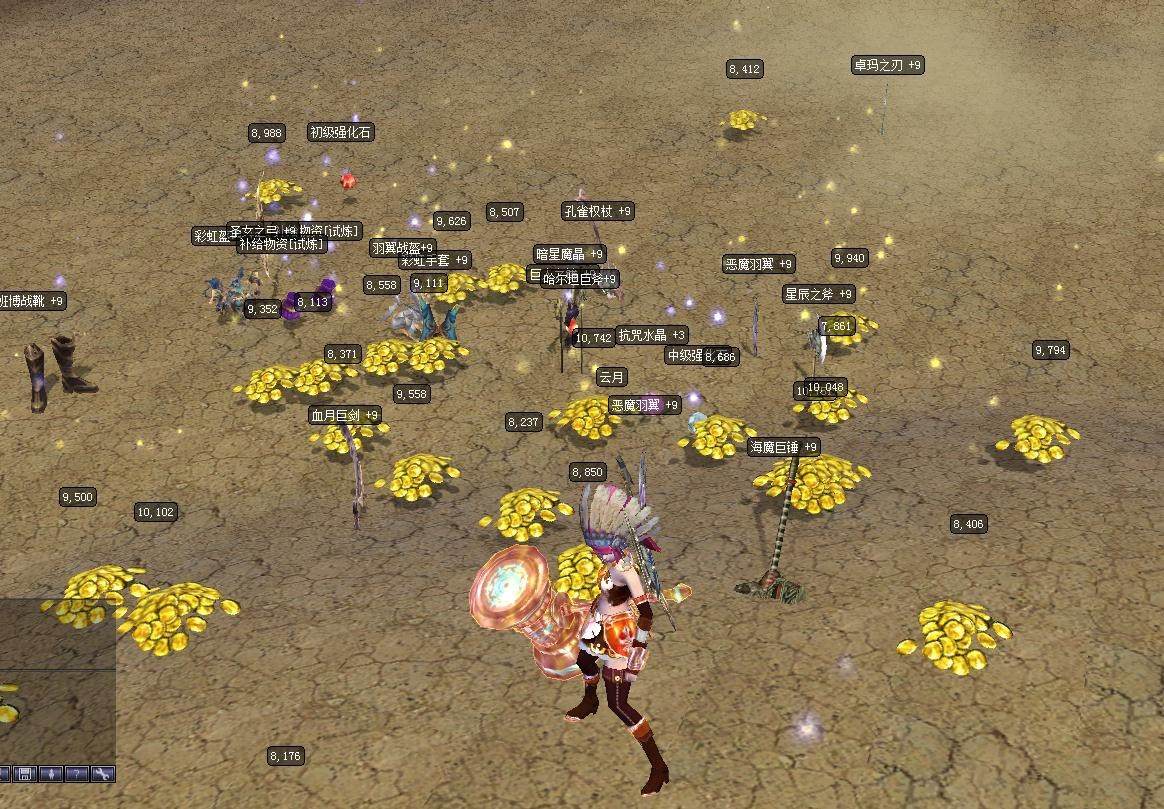Open help via the question mark icon
This screenshot has height=809, width=1164.
click(x=78, y=774)
